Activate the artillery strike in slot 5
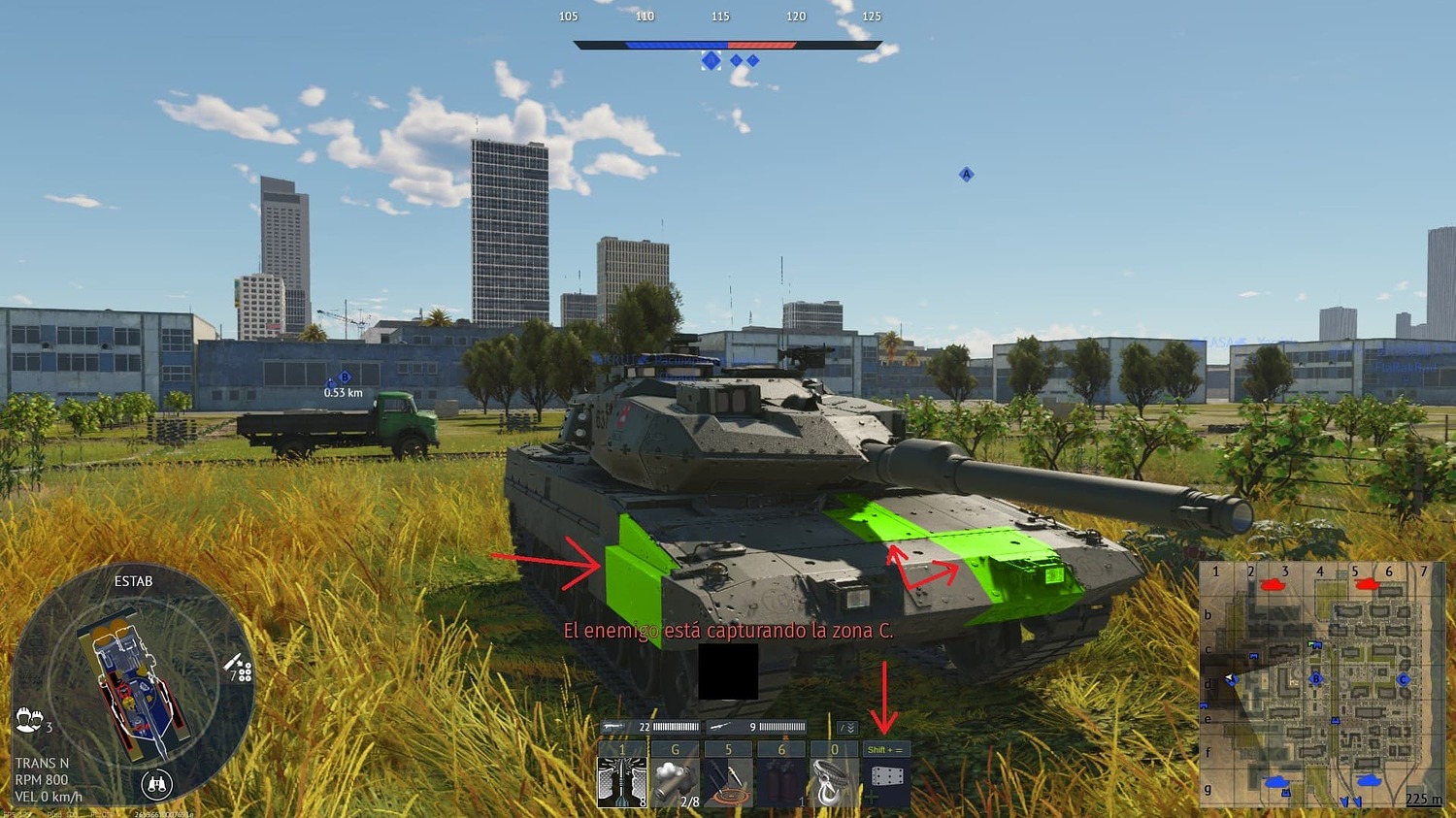 point(727,781)
